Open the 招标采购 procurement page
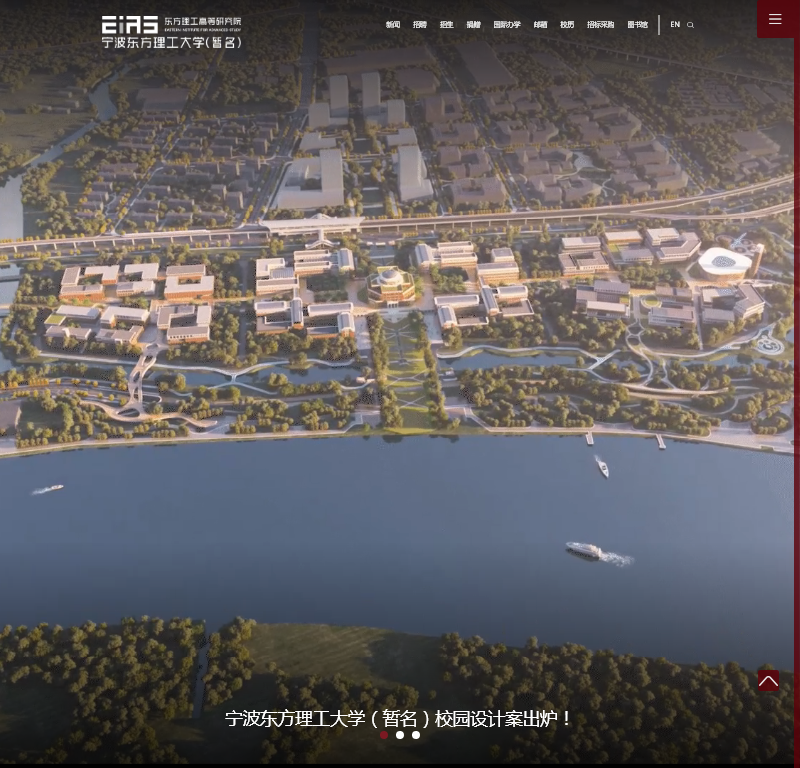The height and width of the screenshot is (768, 800). point(601,25)
